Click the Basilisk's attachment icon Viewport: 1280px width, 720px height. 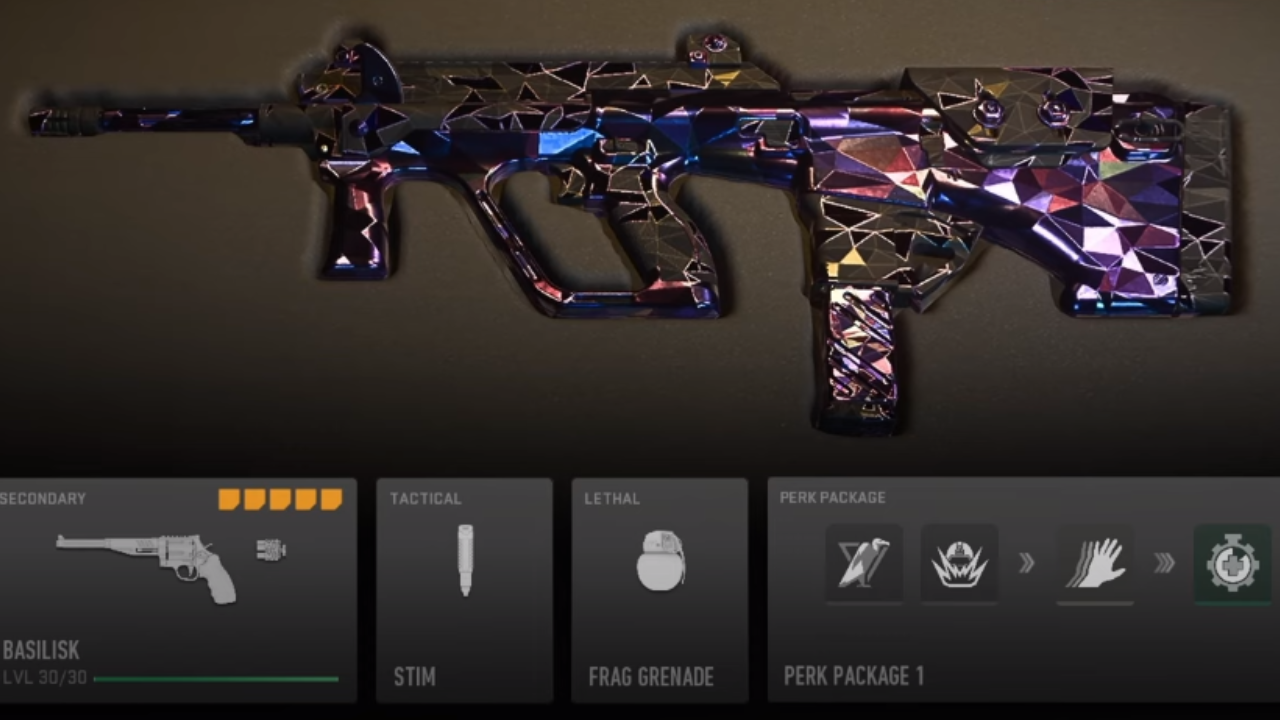pos(271,549)
